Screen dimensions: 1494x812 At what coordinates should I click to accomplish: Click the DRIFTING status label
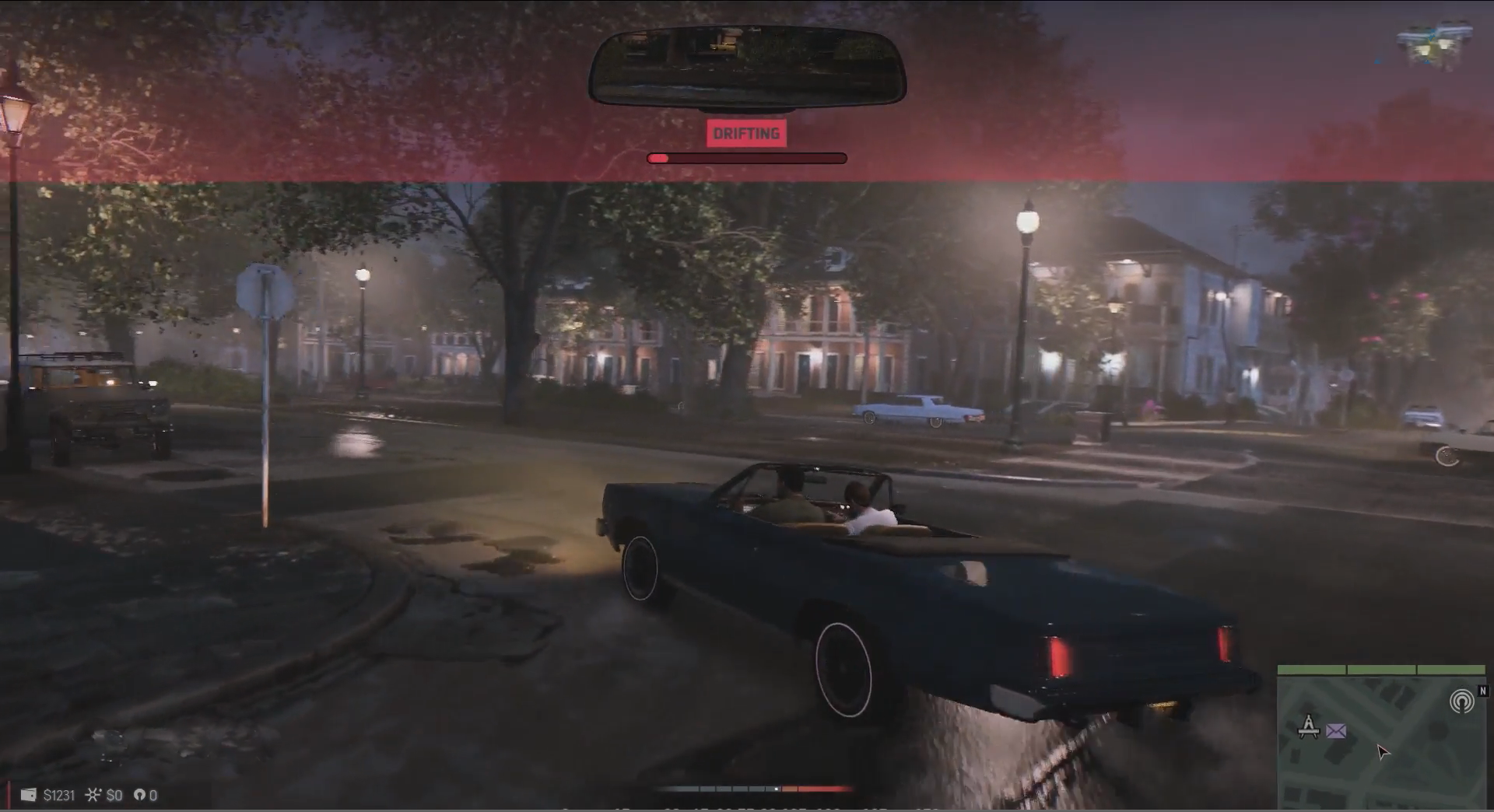[746, 134]
